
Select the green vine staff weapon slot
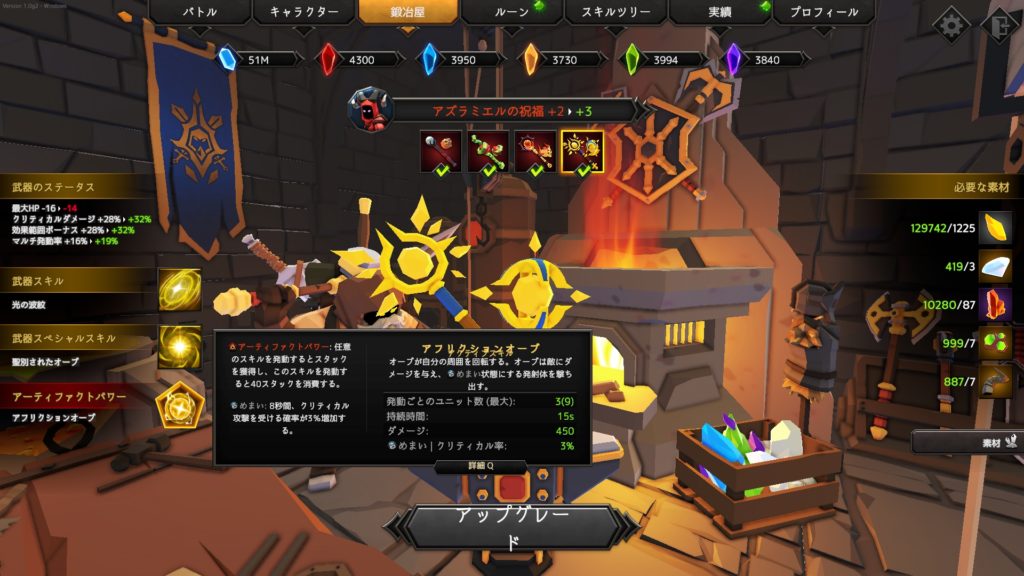point(487,151)
